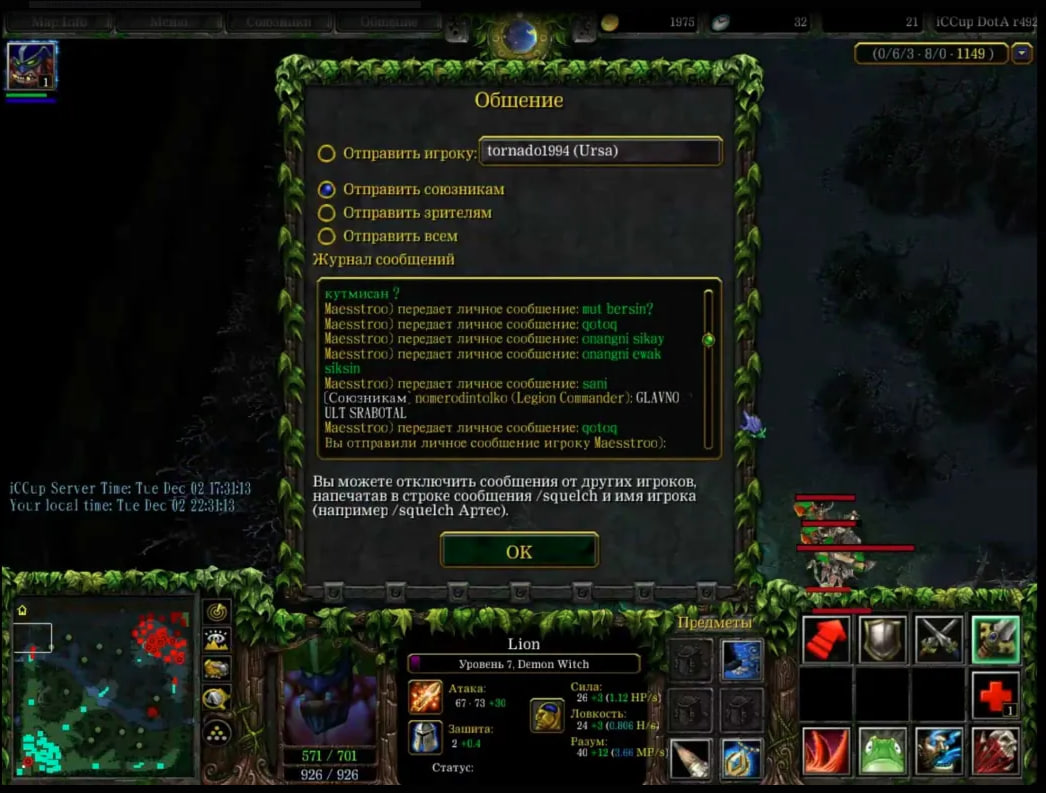Select the Lion hero portrait icon at top-left

pos(31,67)
